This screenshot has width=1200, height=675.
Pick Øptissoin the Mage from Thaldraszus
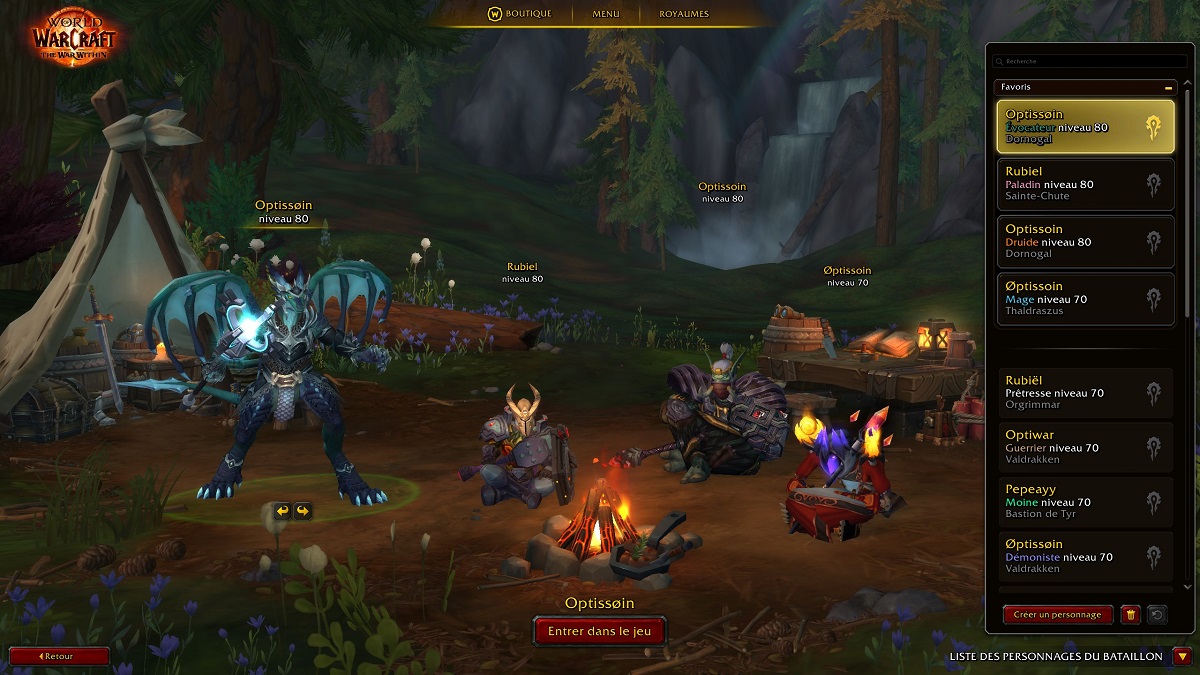click(1086, 298)
